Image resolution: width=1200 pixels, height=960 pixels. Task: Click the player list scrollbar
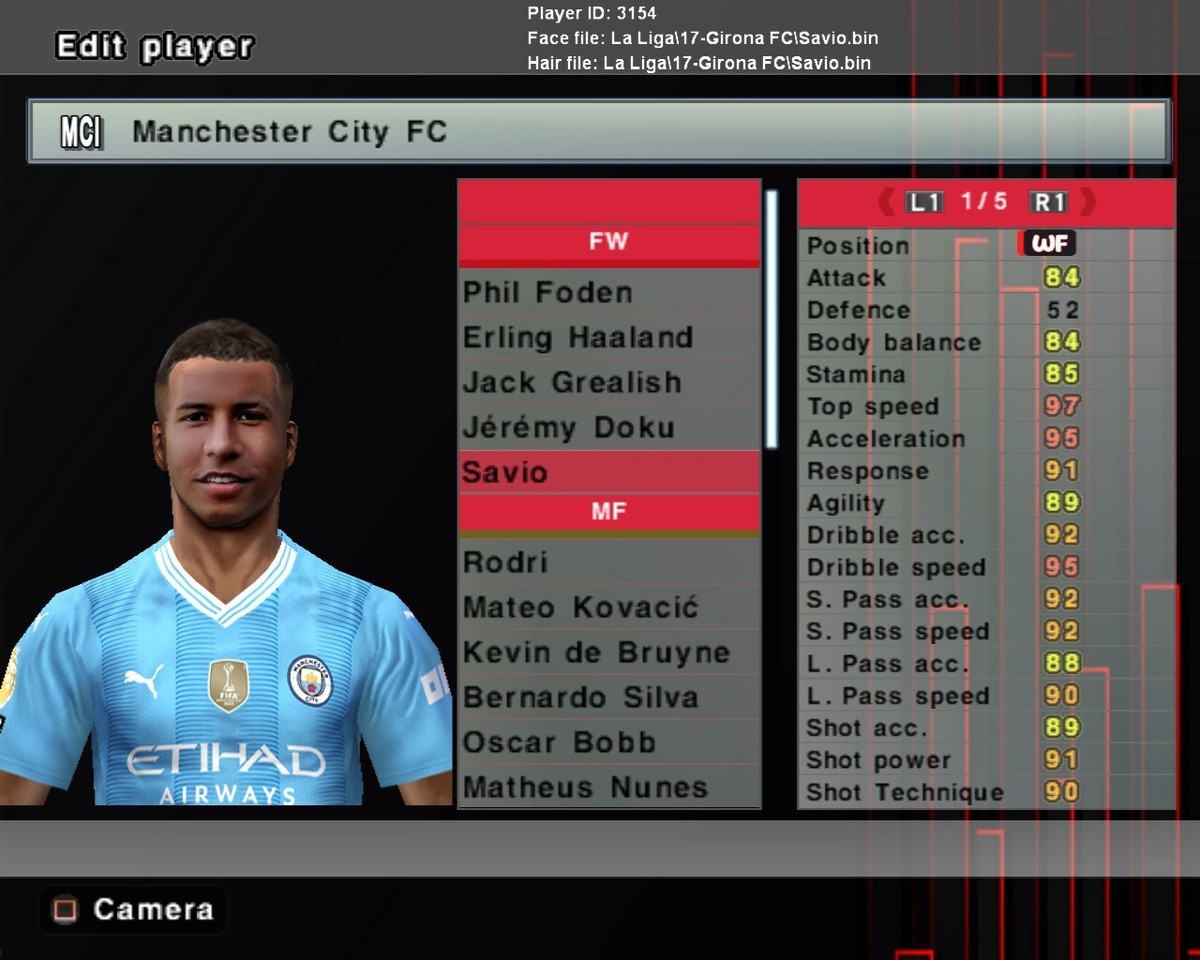tap(771, 320)
